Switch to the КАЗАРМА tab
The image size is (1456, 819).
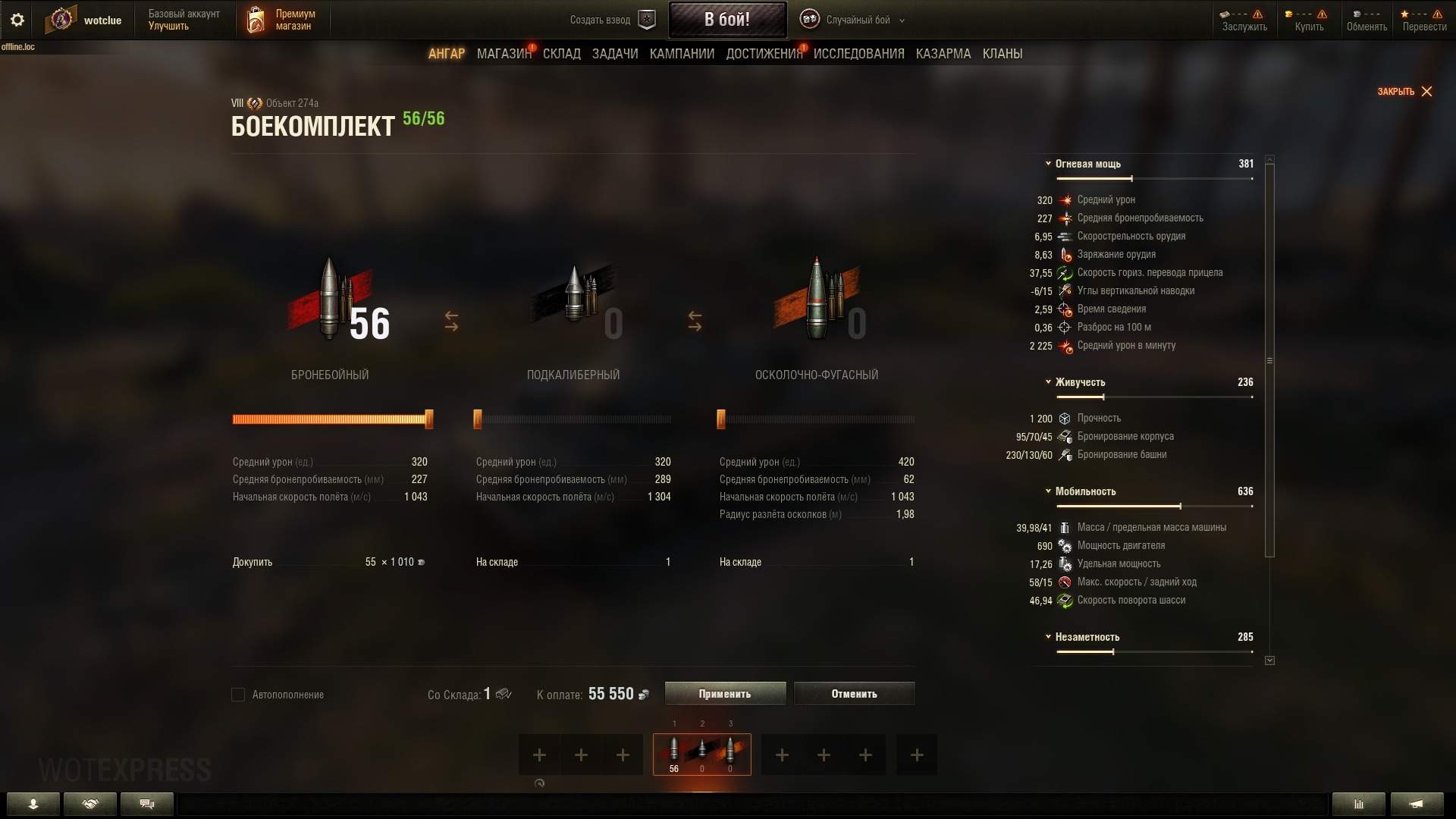click(x=943, y=54)
